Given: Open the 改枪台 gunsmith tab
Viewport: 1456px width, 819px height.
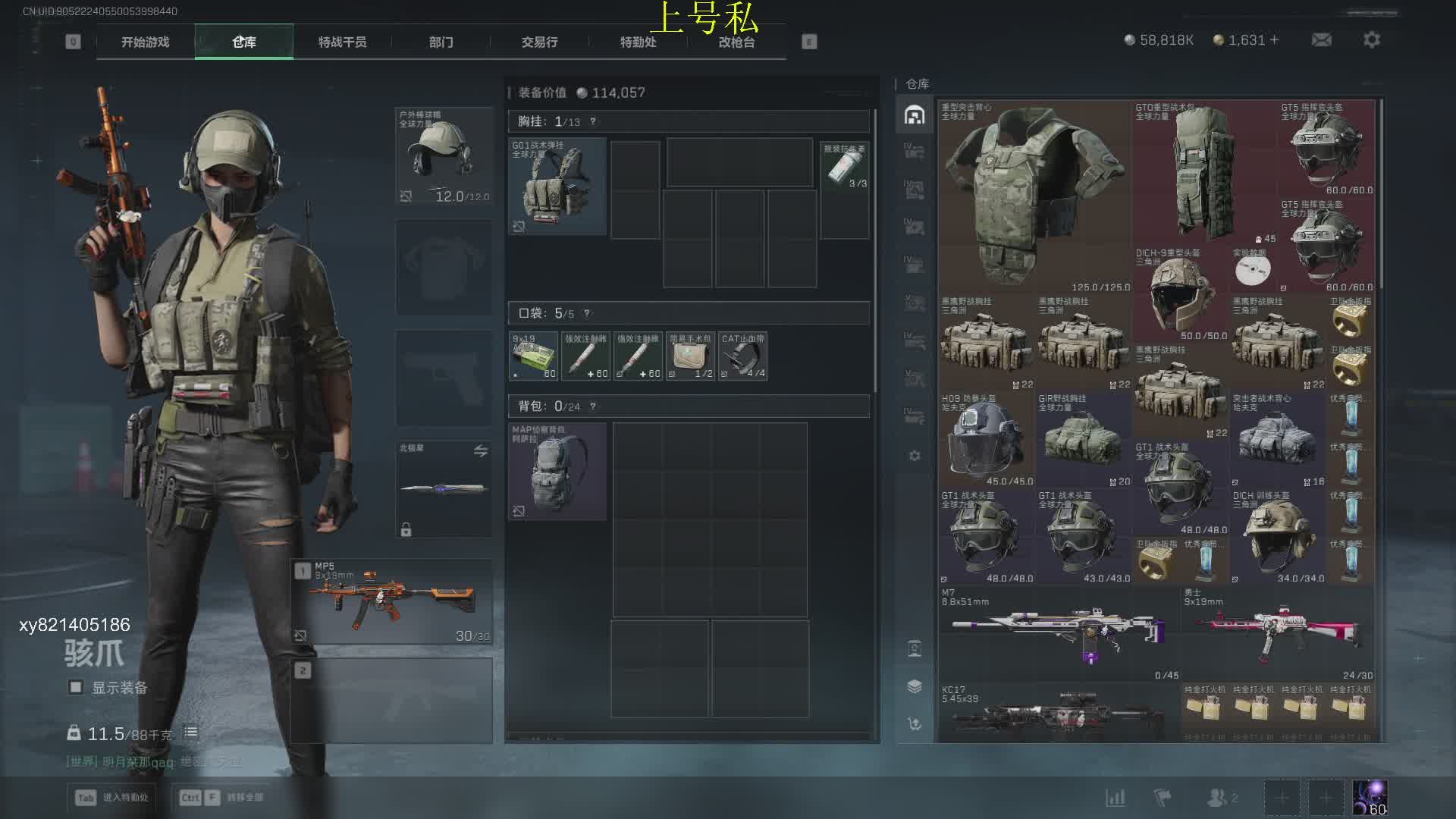Looking at the screenshot, I should click(x=736, y=42).
